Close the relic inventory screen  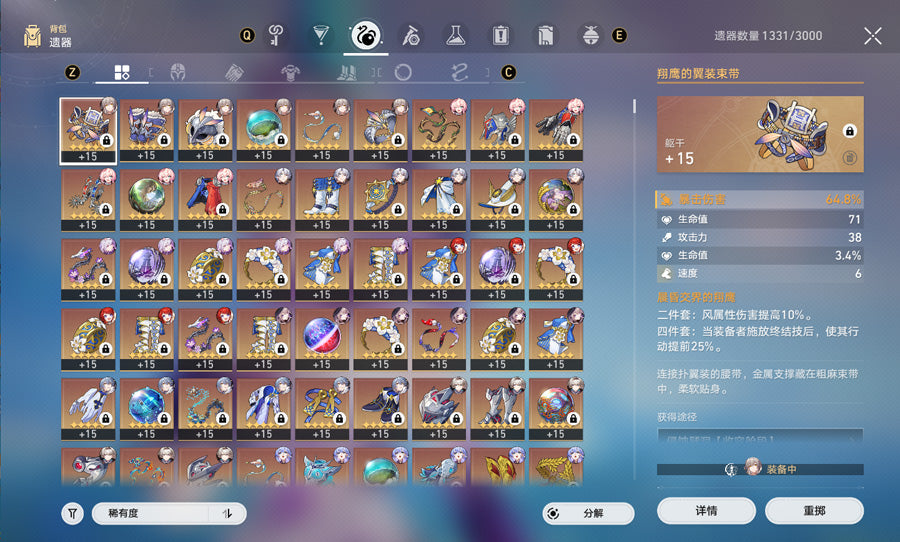[x=872, y=36]
